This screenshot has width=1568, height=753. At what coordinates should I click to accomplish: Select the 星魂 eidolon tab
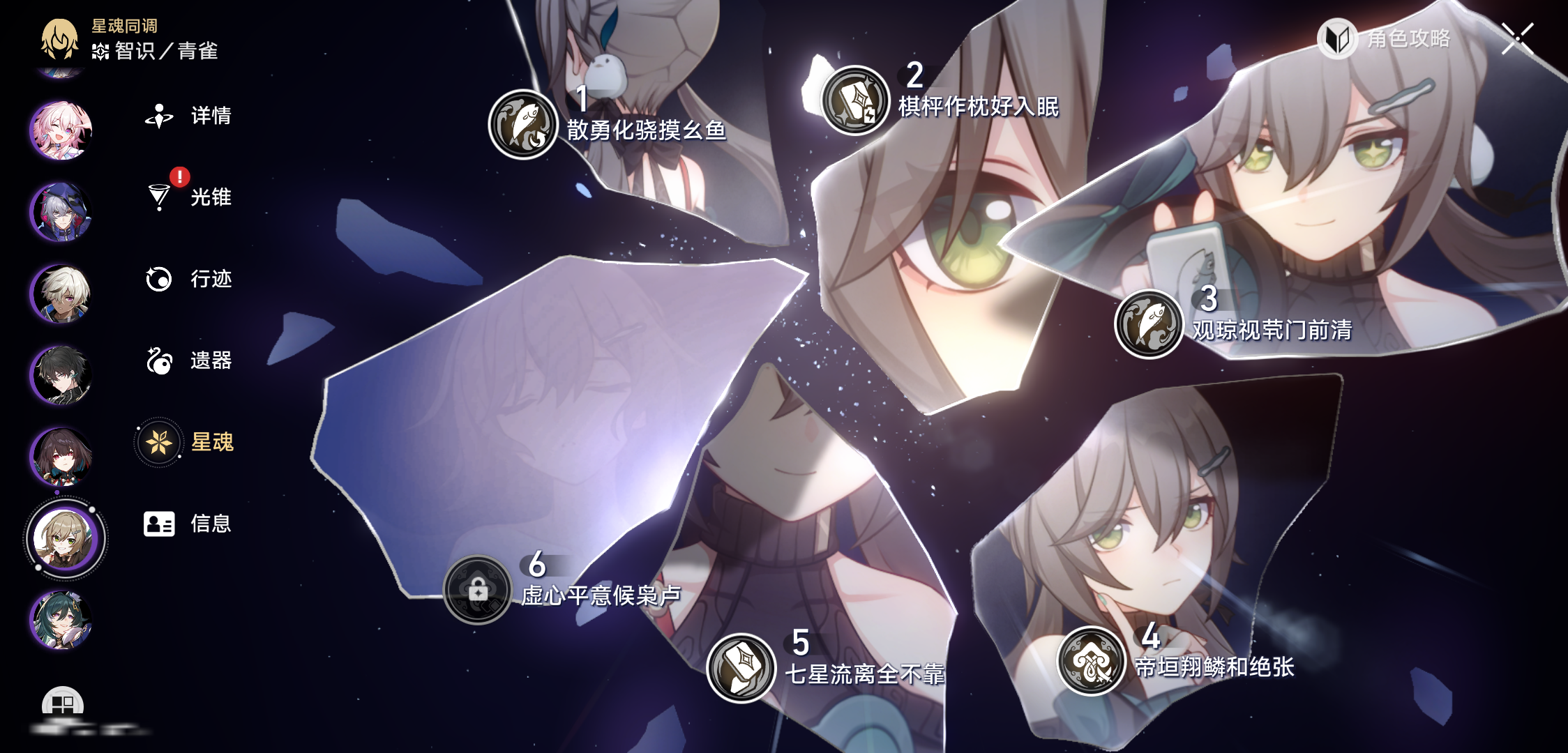pyautogui.click(x=187, y=442)
